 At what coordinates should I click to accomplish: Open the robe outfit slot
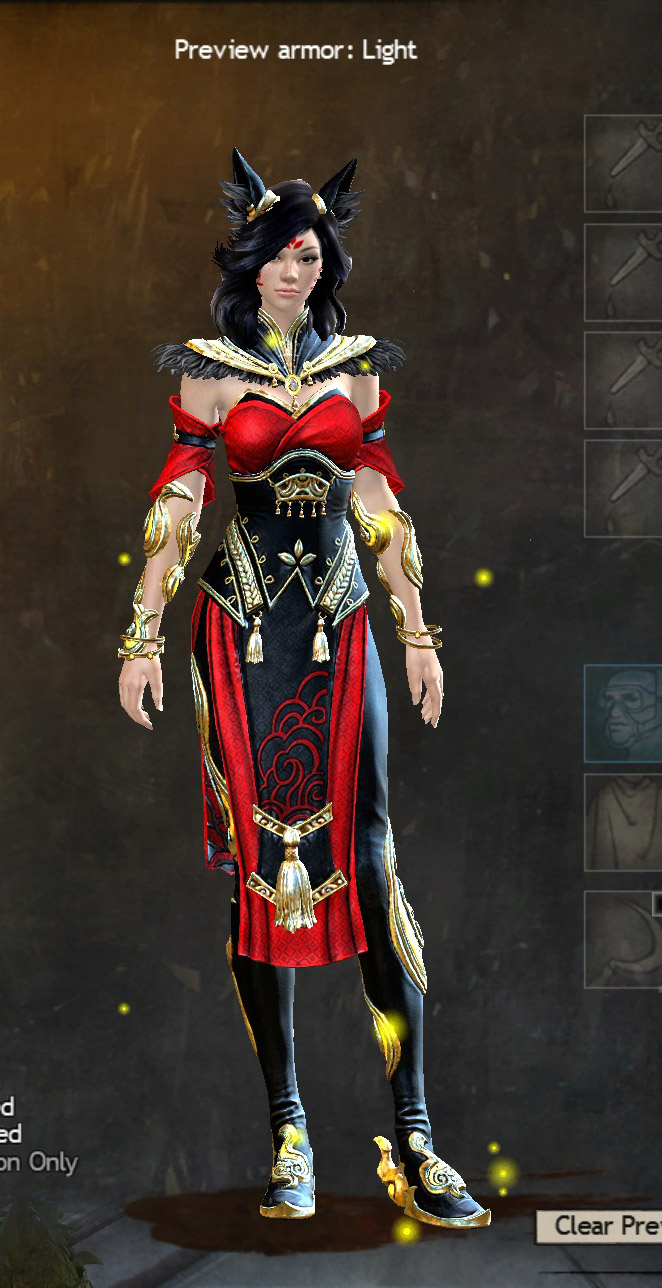coord(625,822)
